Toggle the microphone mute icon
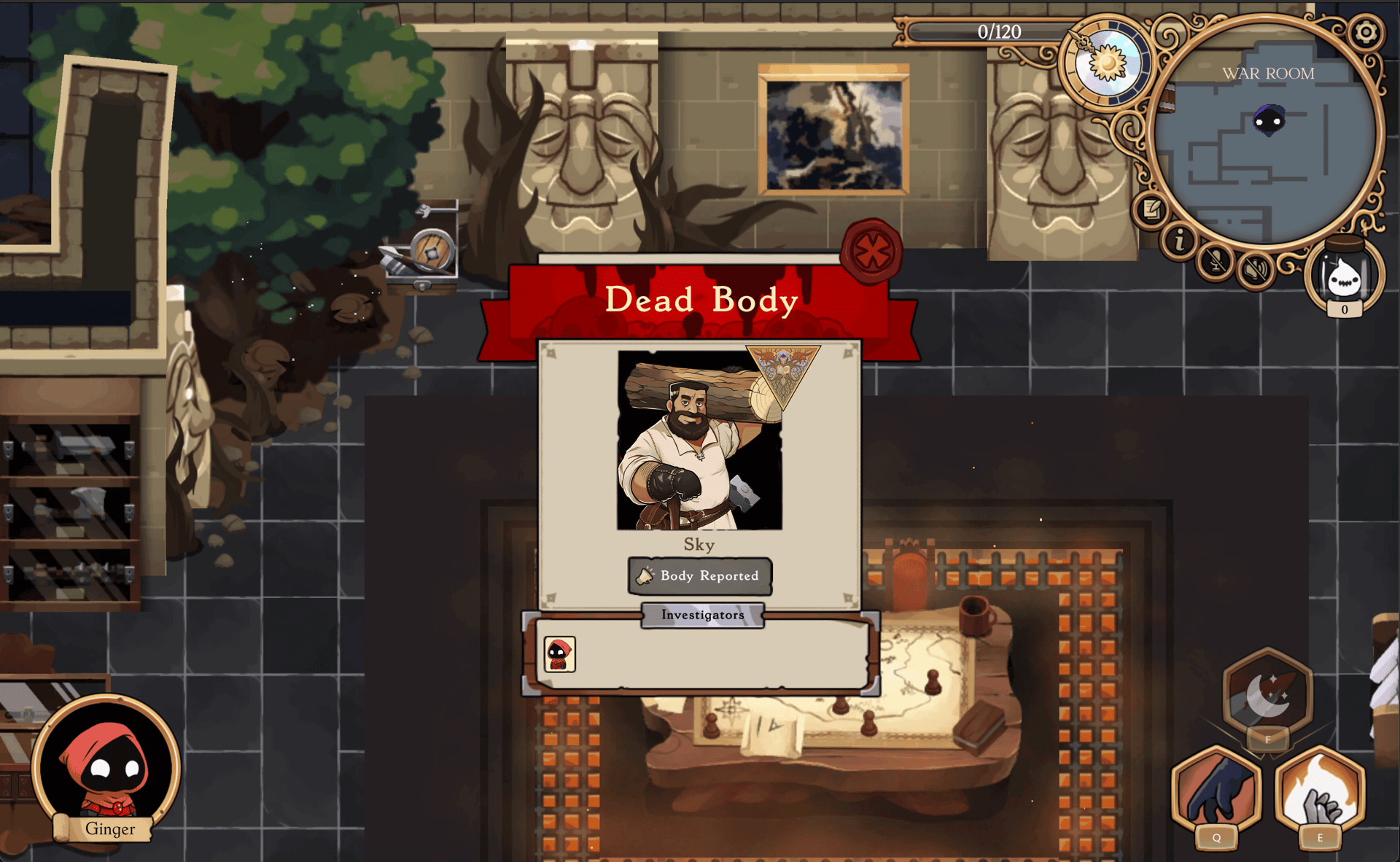Viewport: 1400px width, 862px height. pyautogui.click(x=1216, y=265)
